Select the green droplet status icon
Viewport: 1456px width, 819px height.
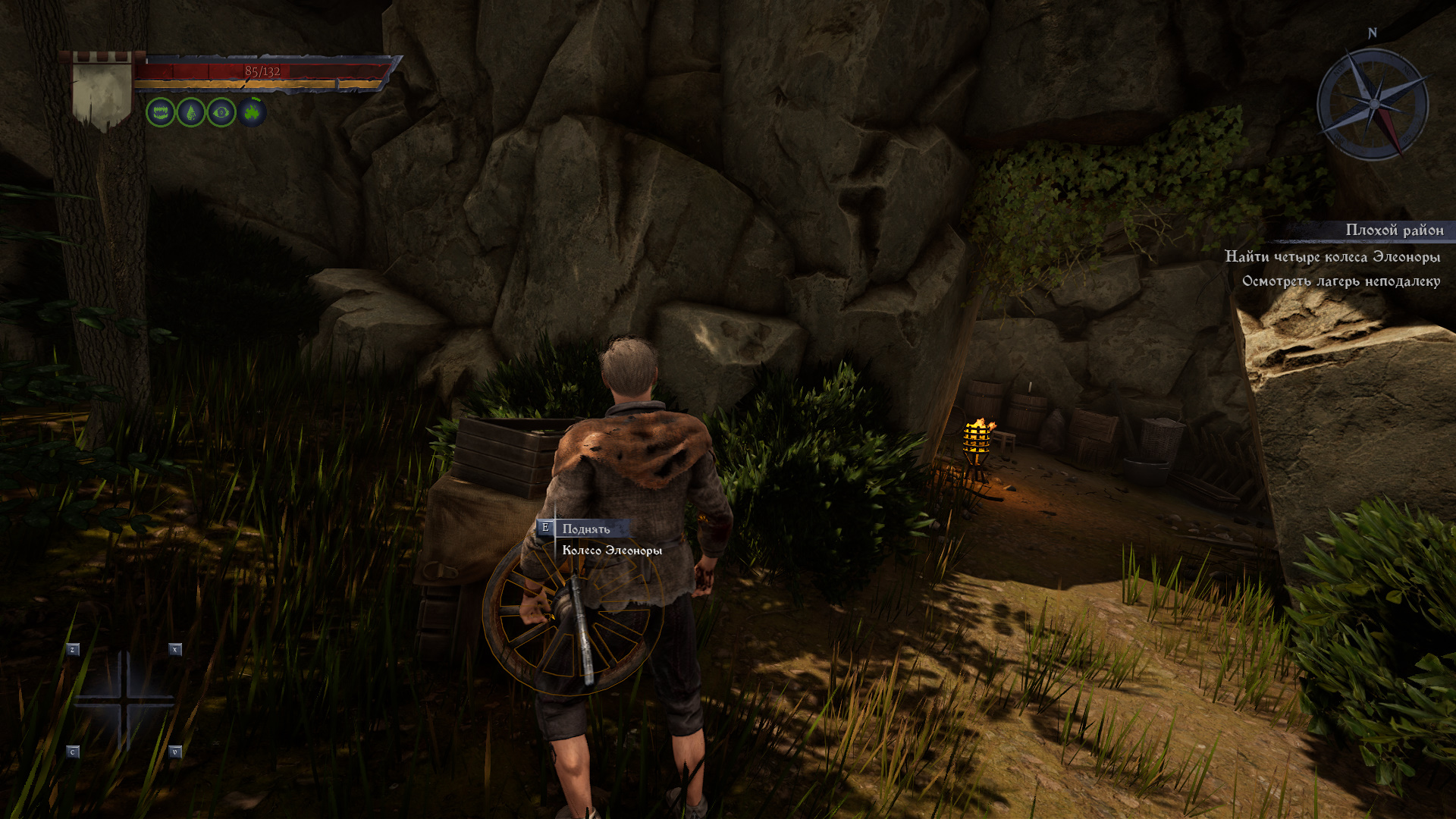tap(191, 113)
